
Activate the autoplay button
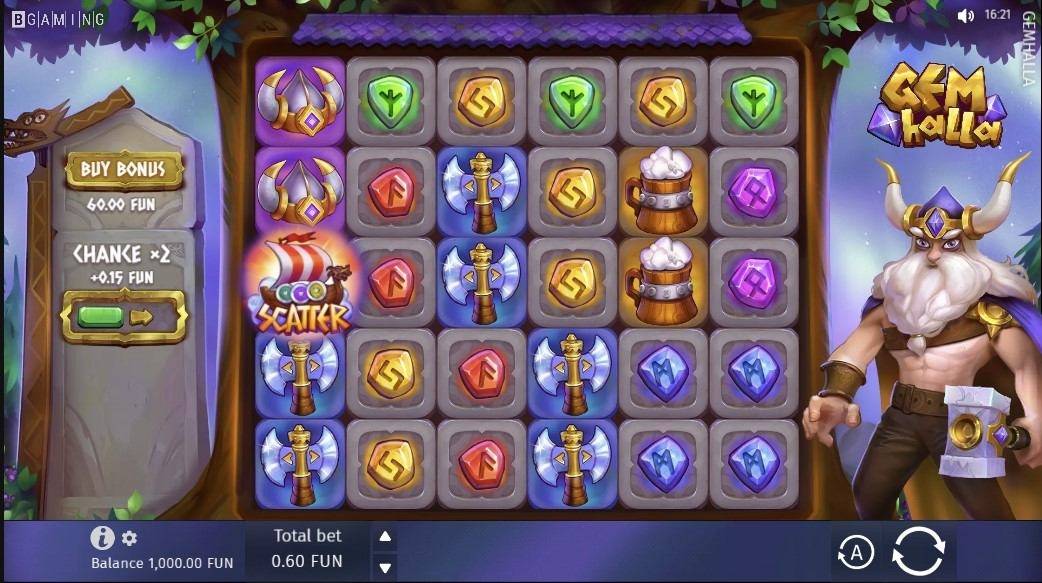coord(855,552)
